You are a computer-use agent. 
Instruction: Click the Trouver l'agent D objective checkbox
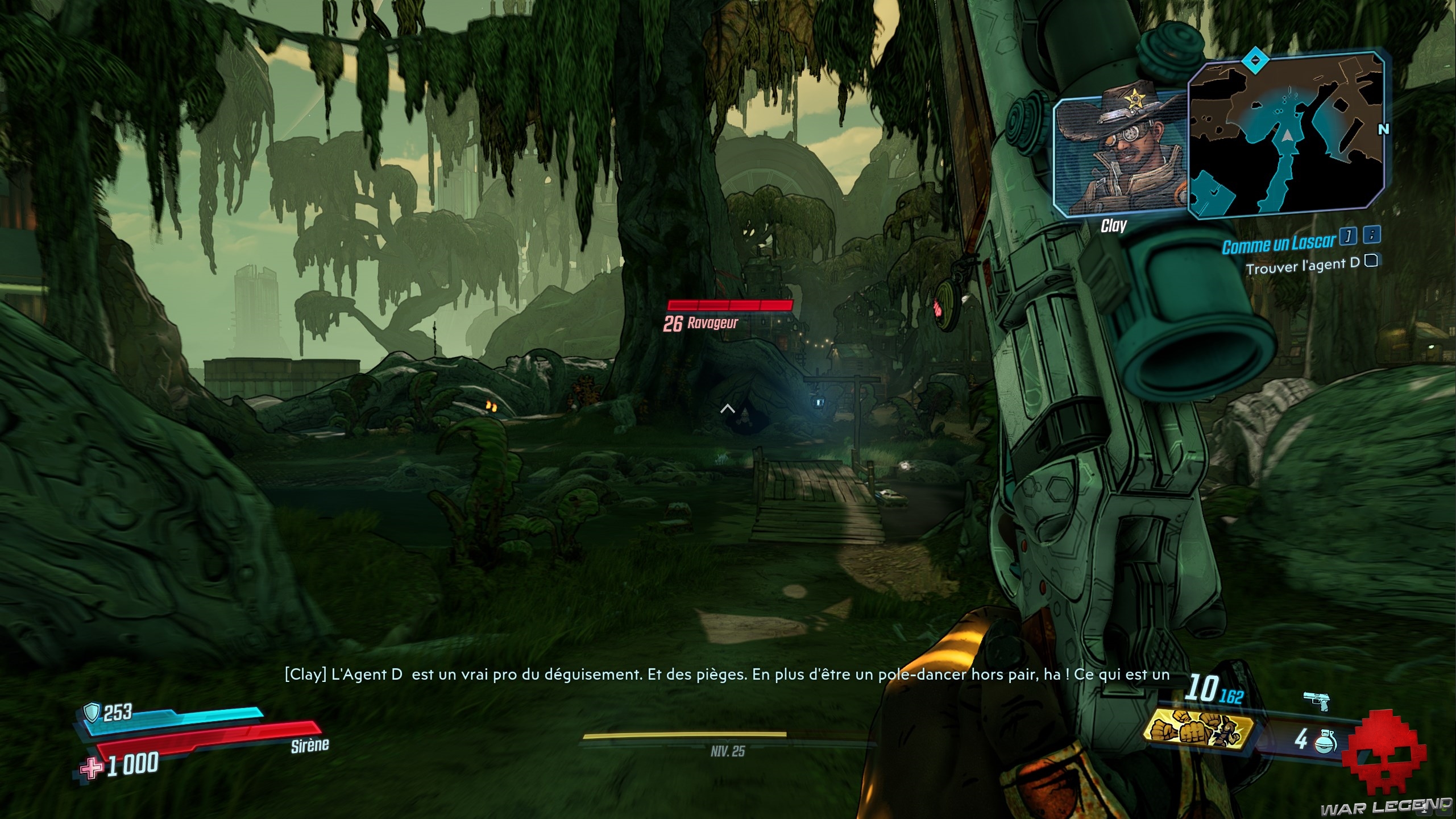pyautogui.click(x=1372, y=261)
